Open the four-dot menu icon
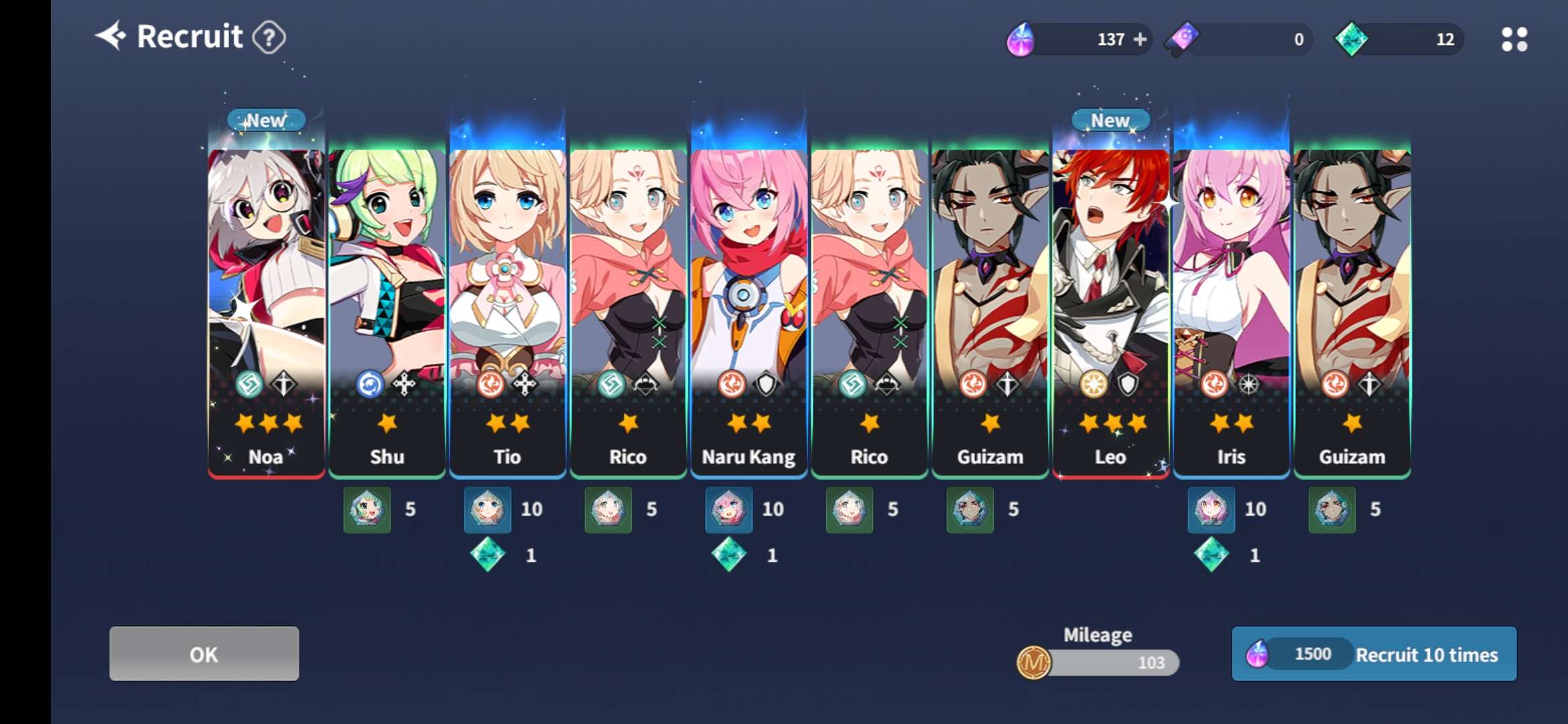Viewport: 1568px width, 724px height. coord(1514,40)
